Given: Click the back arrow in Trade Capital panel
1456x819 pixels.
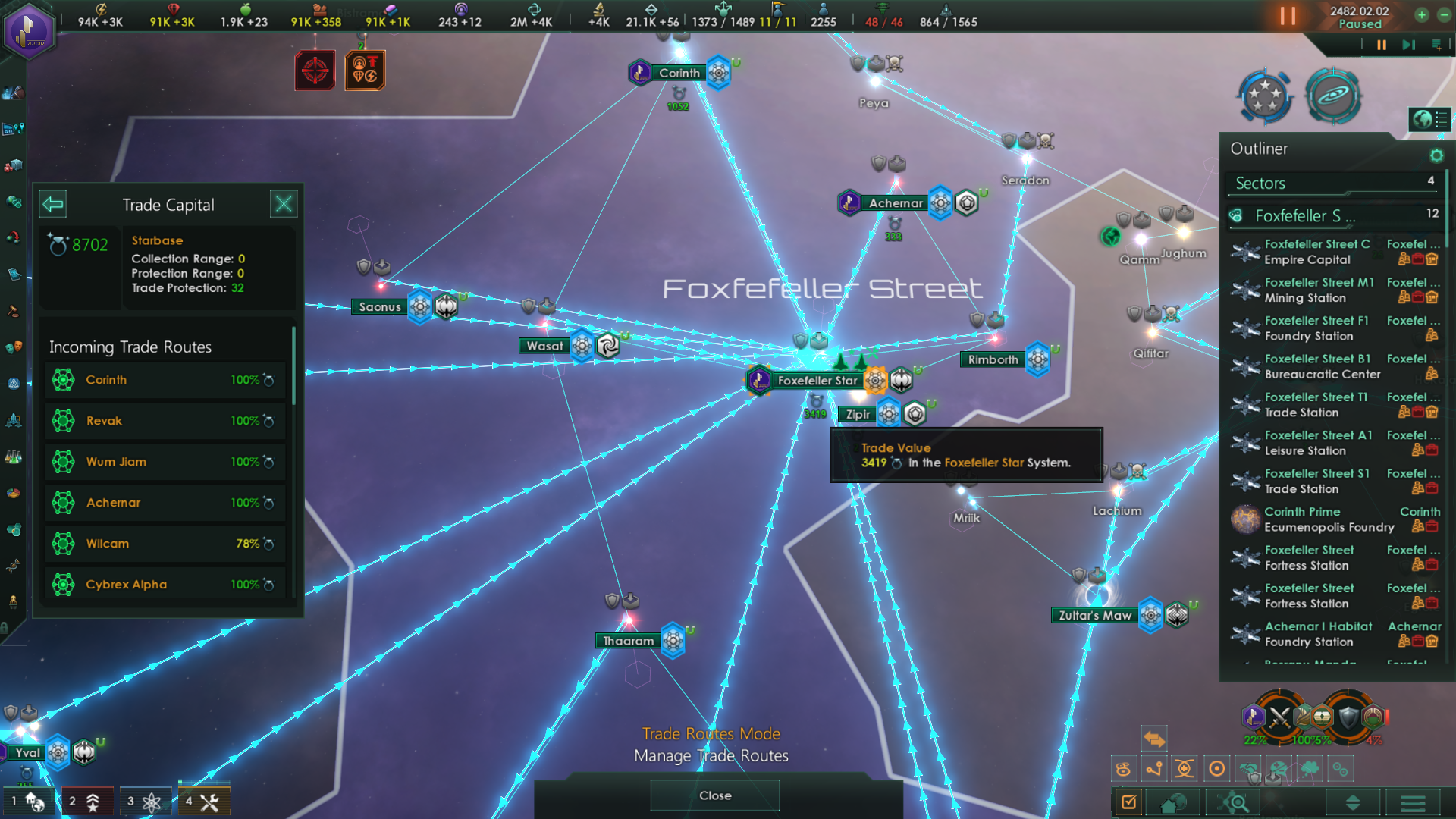Looking at the screenshot, I should (52, 203).
